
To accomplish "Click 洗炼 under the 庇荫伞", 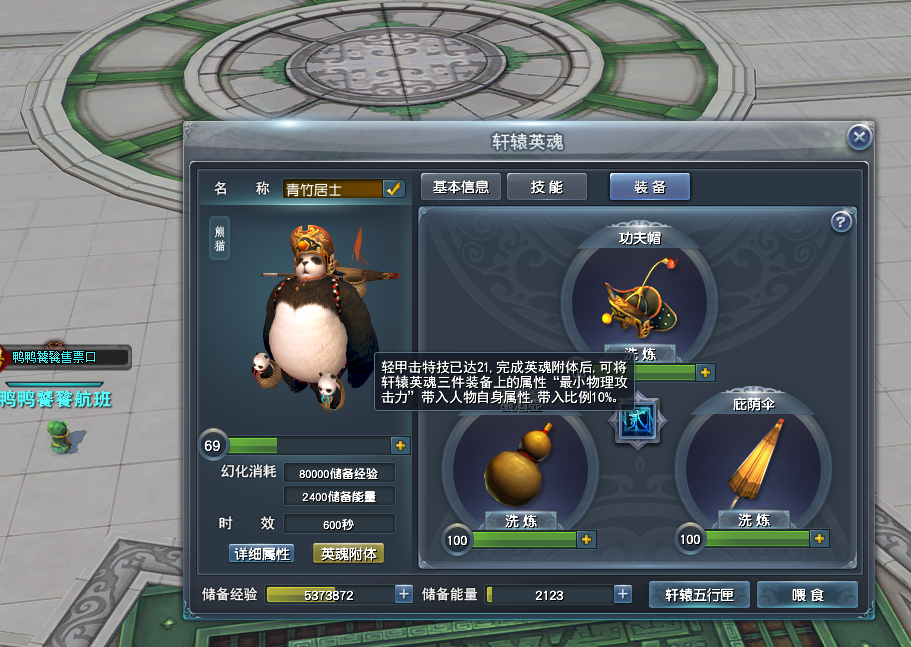I will coord(753,520).
